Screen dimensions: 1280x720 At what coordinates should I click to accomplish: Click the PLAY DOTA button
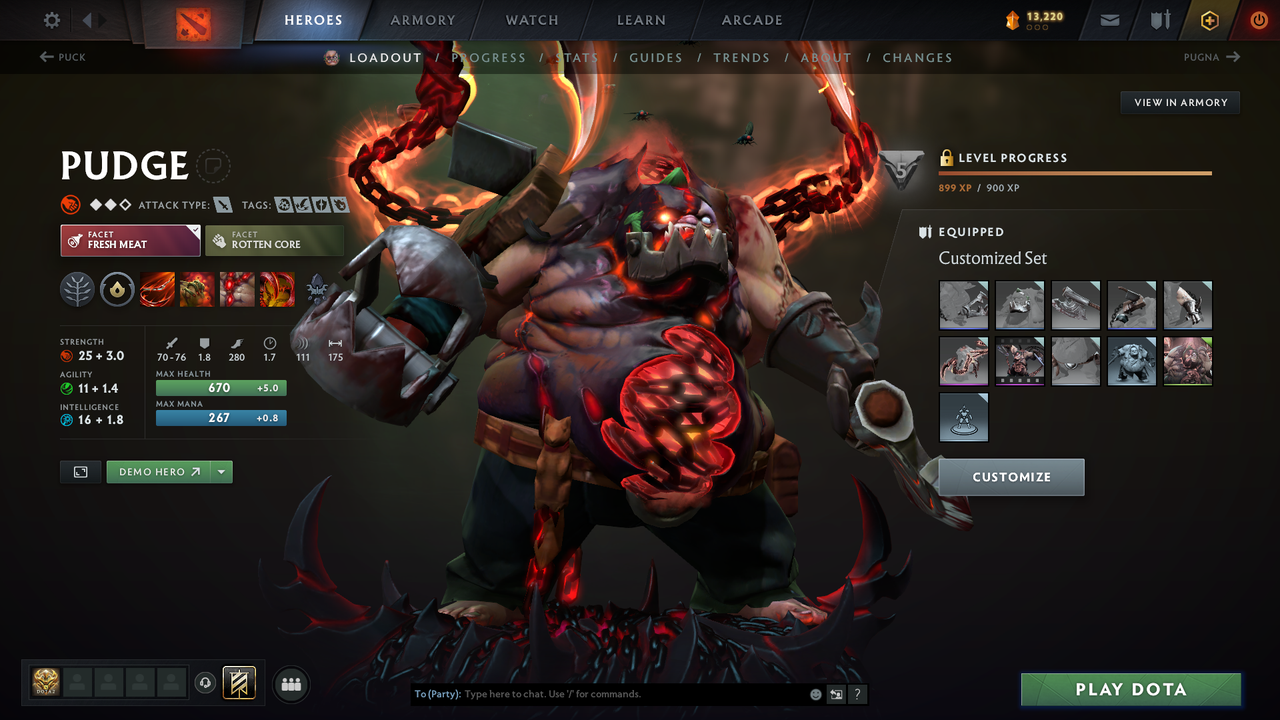1130,689
